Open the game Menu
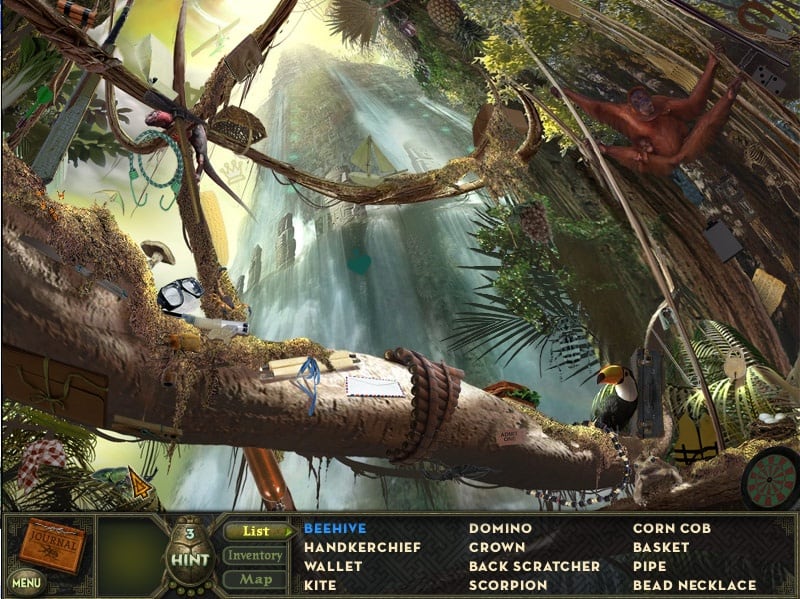 [28, 580]
